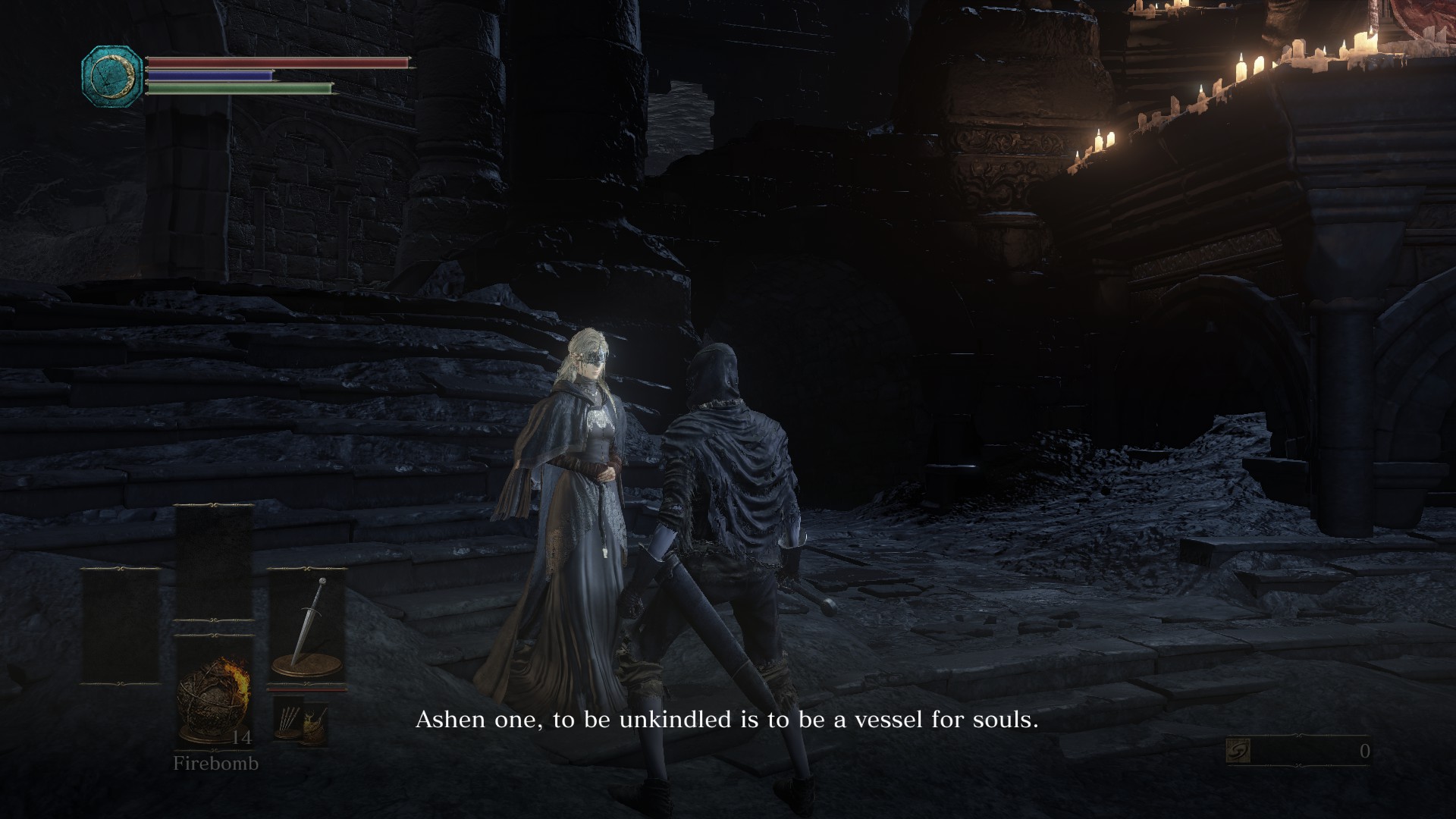Click the throwing knives sub-slot icon
The height and width of the screenshot is (819, 1456).
coord(288,718)
